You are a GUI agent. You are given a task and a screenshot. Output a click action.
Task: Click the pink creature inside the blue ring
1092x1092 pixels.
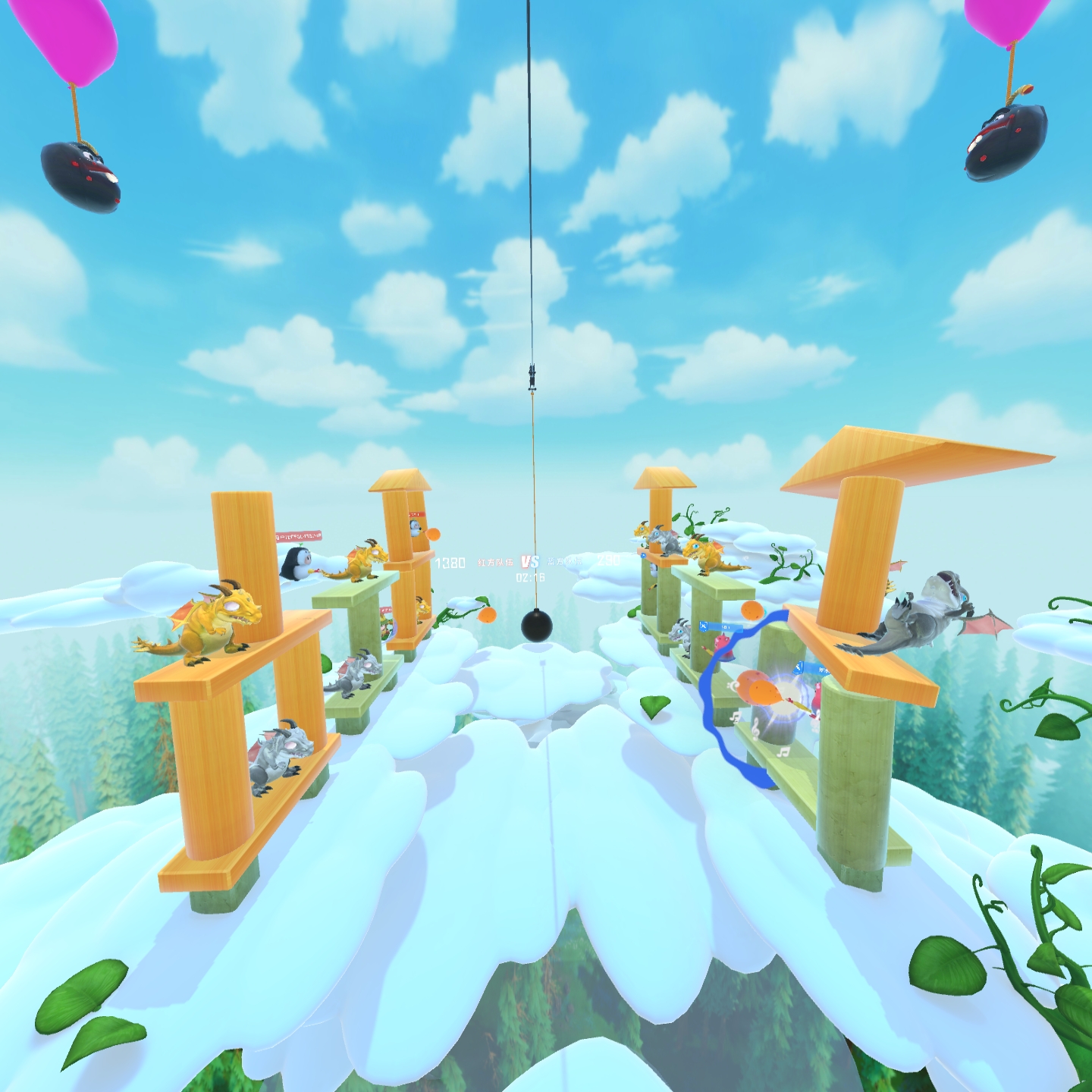point(722,644)
